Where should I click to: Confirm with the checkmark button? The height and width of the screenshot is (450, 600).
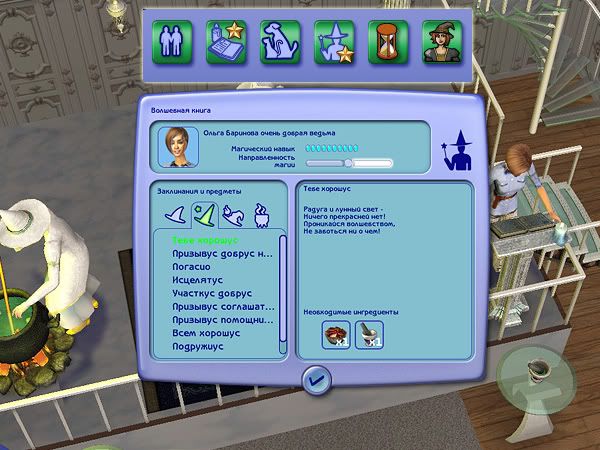(316, 379)
